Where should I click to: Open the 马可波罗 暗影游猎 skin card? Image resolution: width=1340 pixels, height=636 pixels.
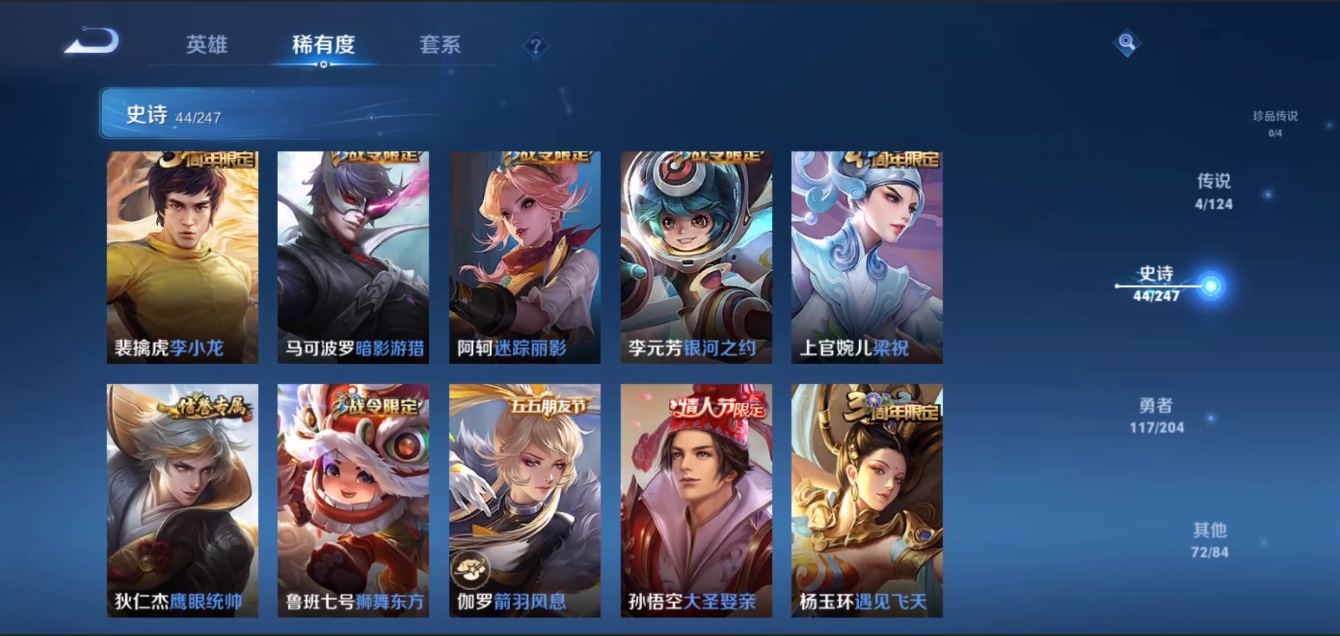pyautogui.click(x=353, y=257)
